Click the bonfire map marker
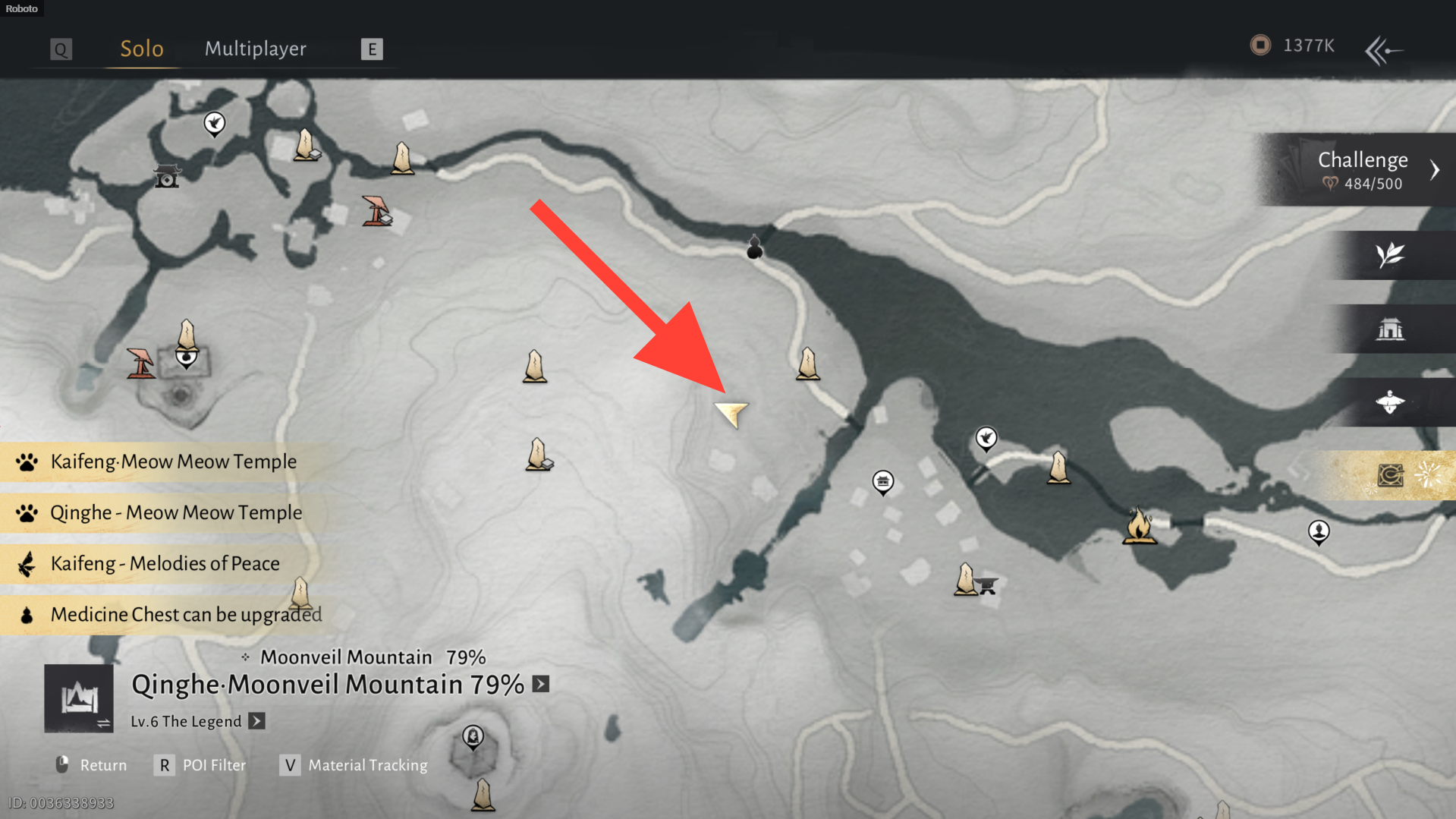This screenshot has height=819, width=1456. [1139, 525]
